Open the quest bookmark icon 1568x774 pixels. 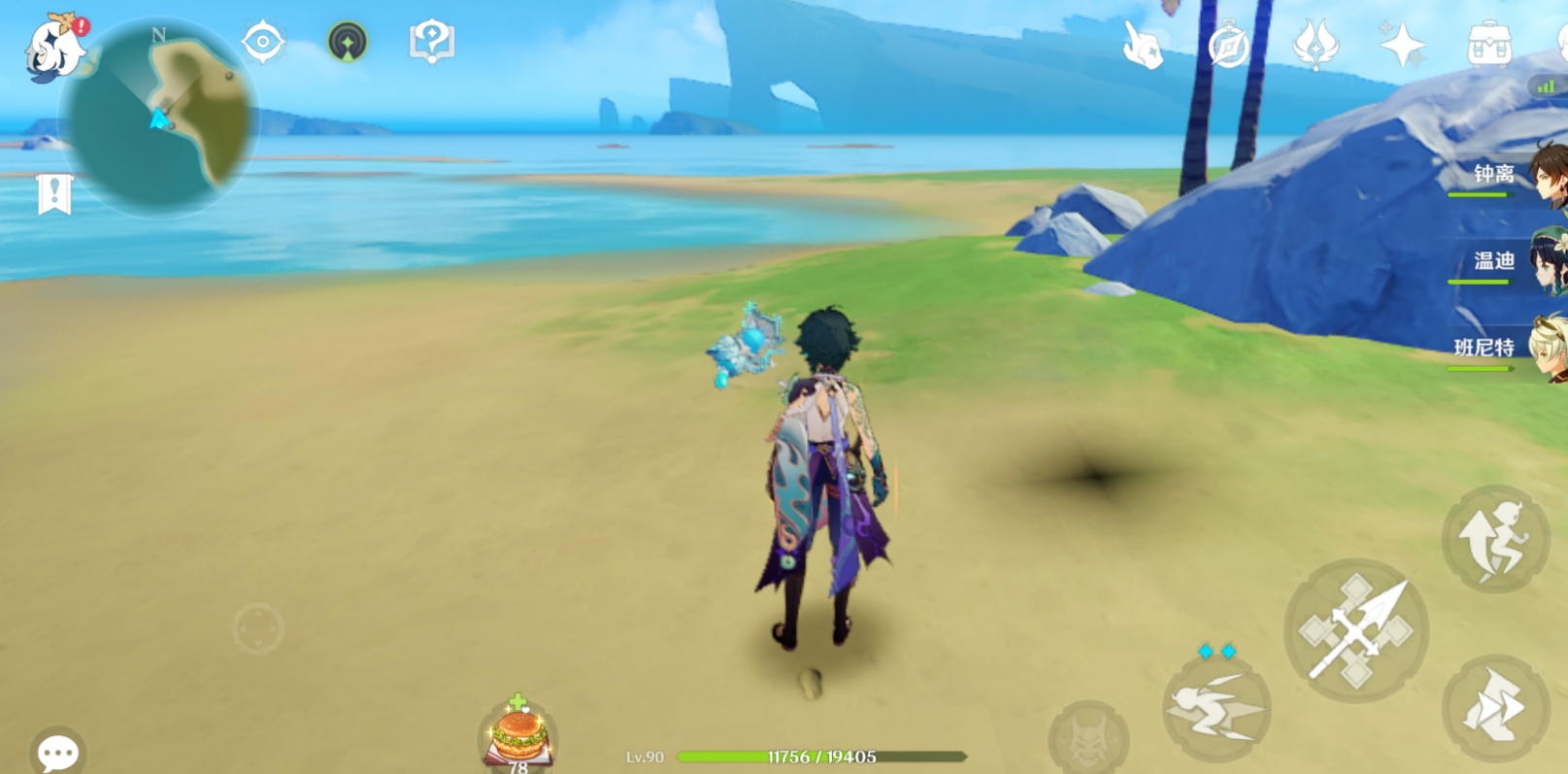[54, 194]
